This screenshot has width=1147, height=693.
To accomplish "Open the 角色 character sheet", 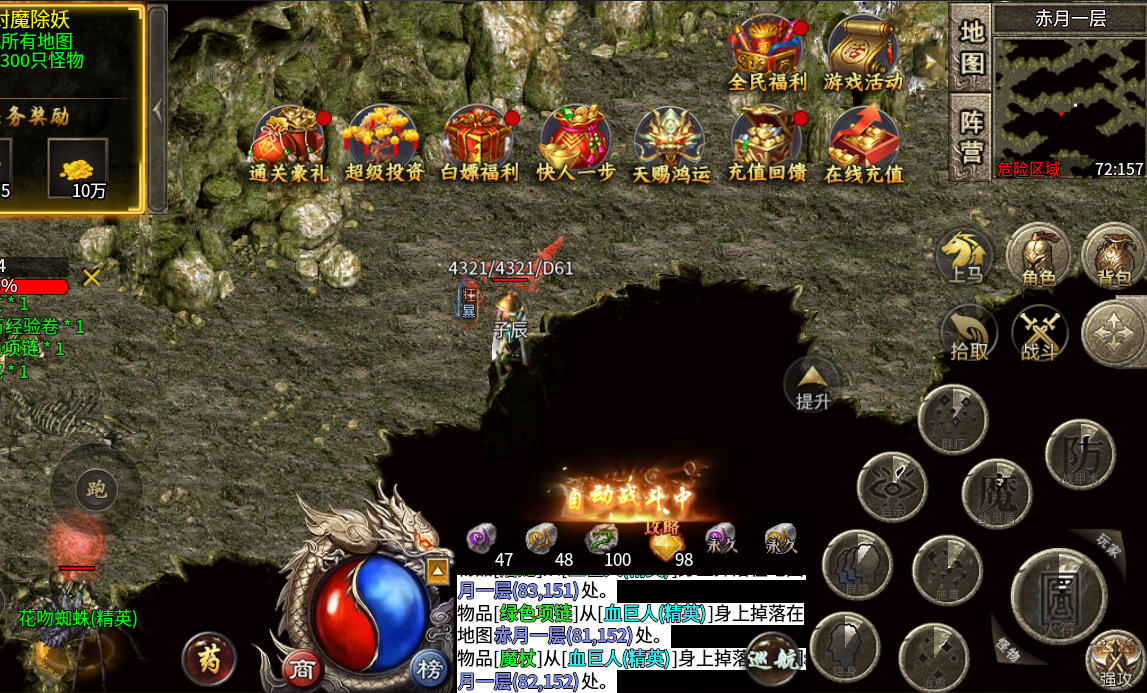I will (x=1038, y=257).
